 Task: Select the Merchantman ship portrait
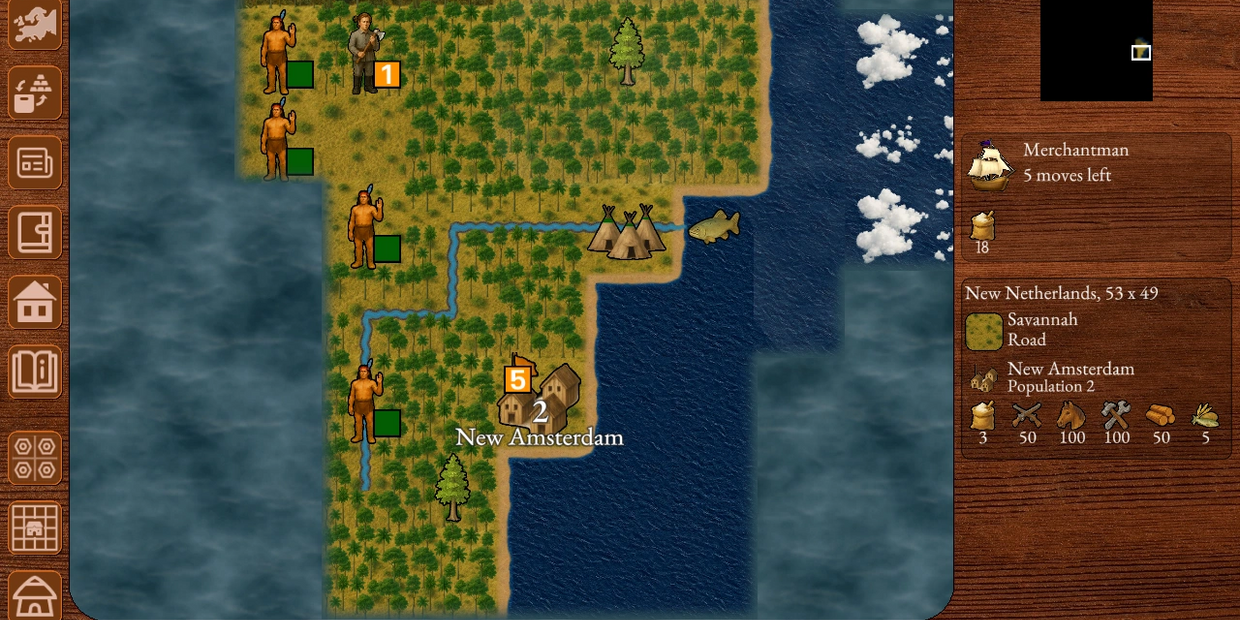click(x=990, y=165)
